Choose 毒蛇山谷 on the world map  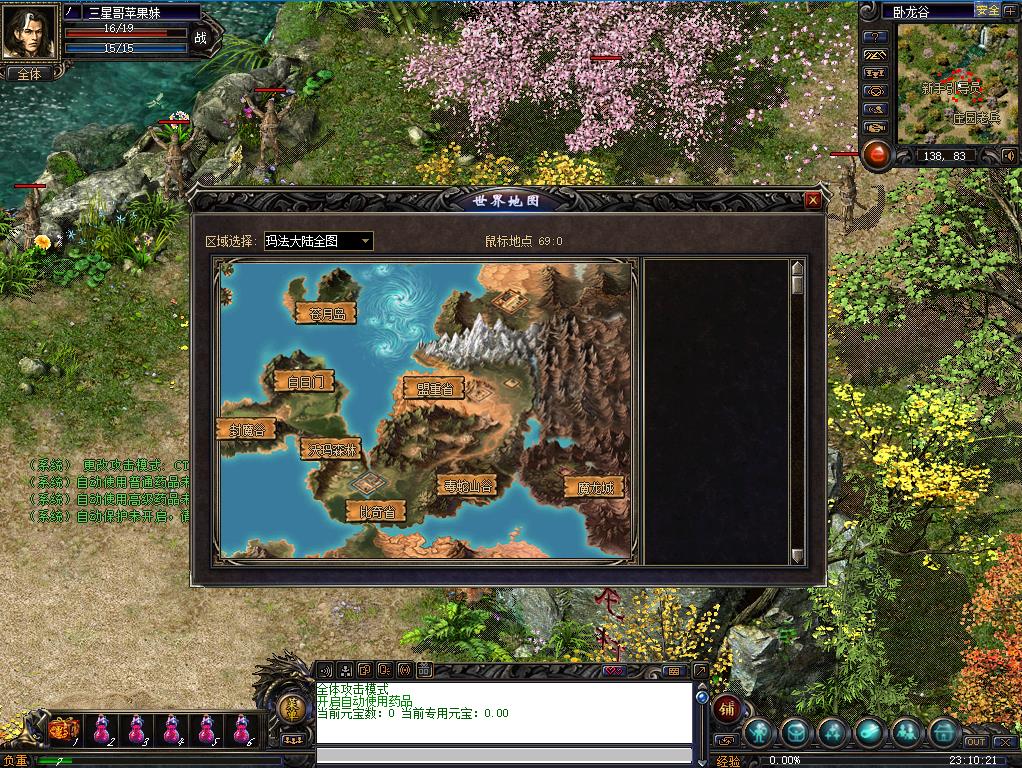click(467, 486)
